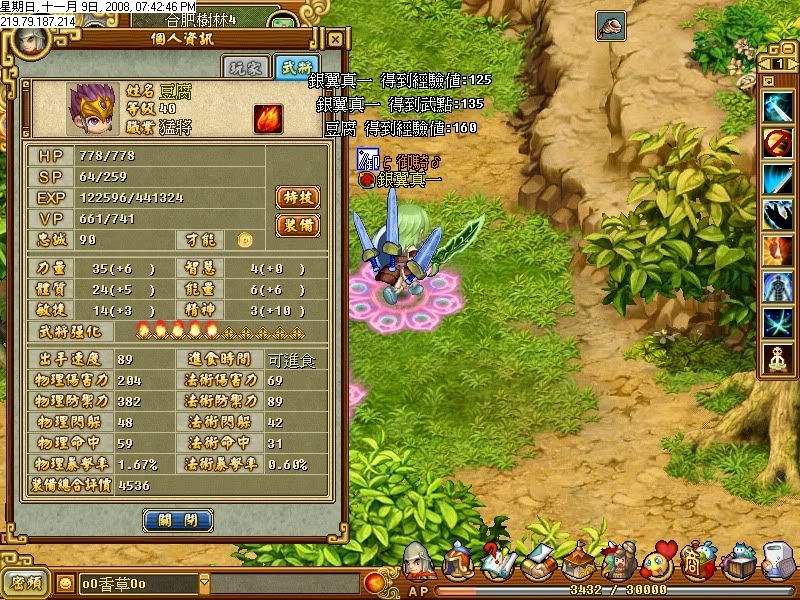The width and height of the screenshot is (800, 600).
Task: Use the white claw hand skill
Action: coord(777,215)
